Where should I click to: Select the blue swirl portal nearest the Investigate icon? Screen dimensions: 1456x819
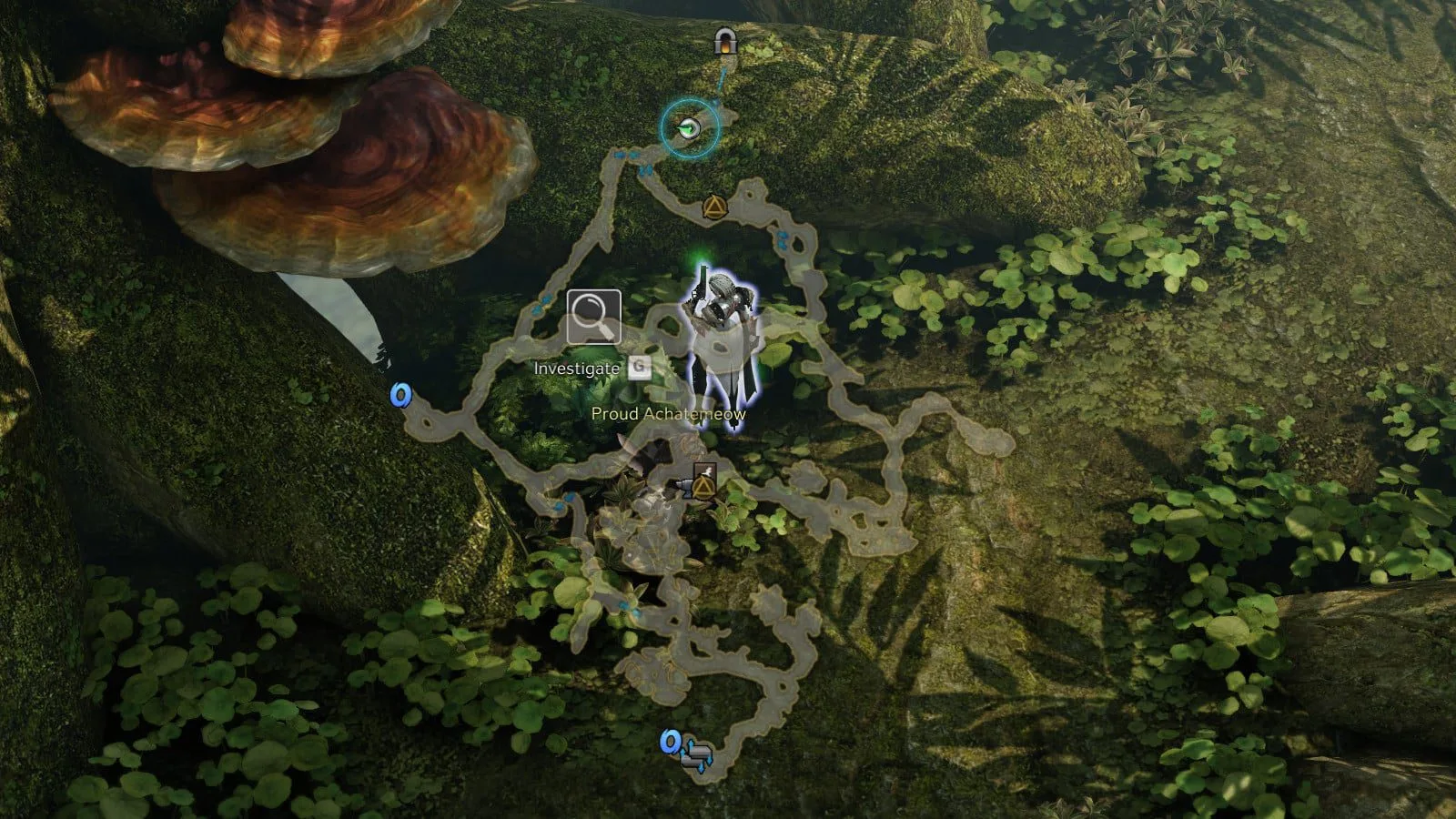(400, 395)
